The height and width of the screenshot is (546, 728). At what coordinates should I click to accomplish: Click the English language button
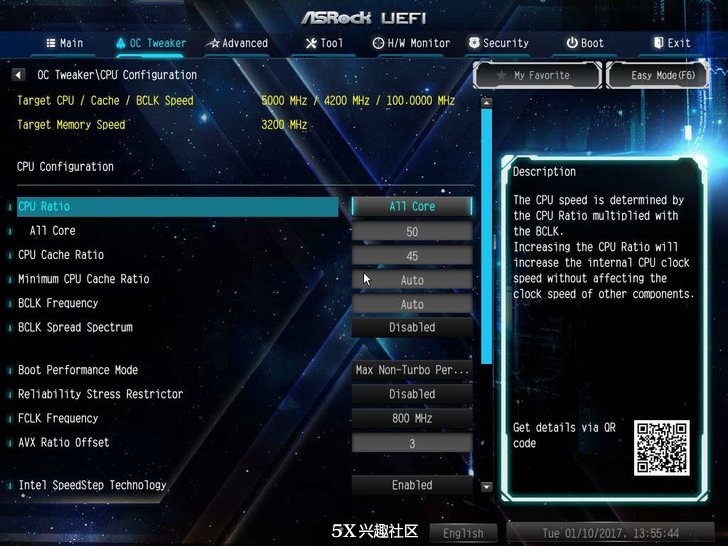tap(463, 533)
